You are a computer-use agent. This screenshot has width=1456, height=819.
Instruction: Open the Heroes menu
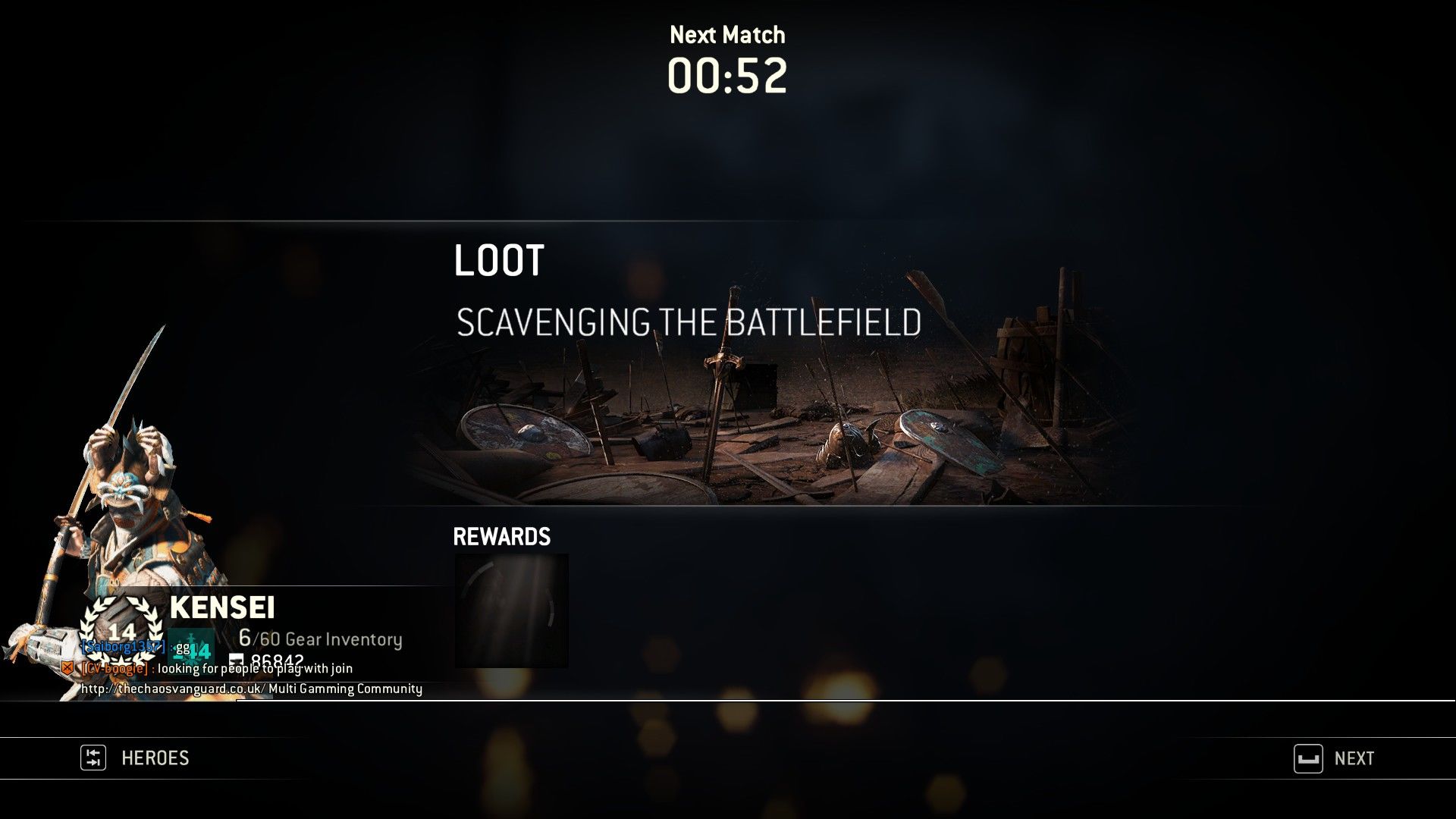coord(136,758)
